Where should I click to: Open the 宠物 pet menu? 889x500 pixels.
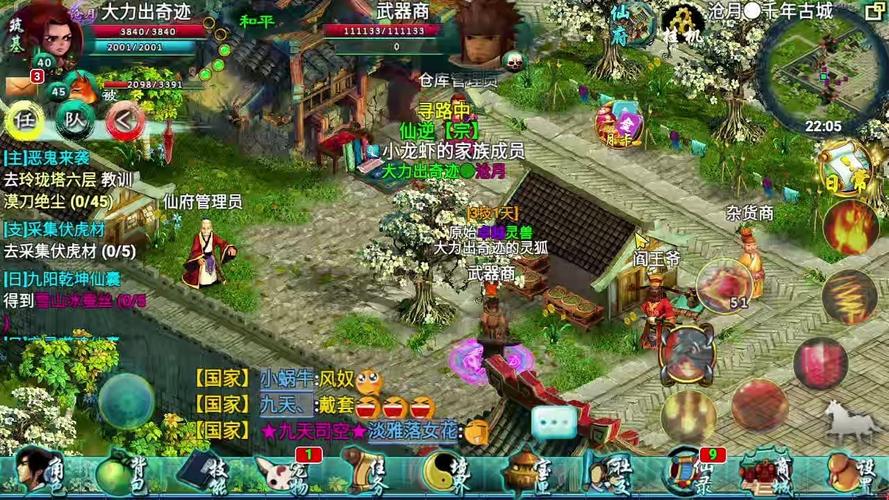(281, 472)
